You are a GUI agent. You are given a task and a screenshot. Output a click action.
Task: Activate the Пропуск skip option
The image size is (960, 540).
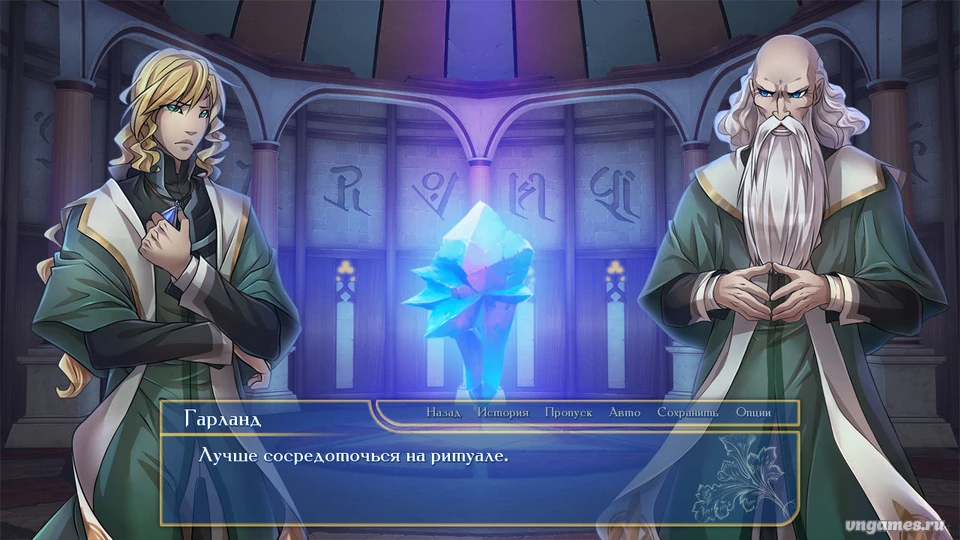[x=568, y=412]
